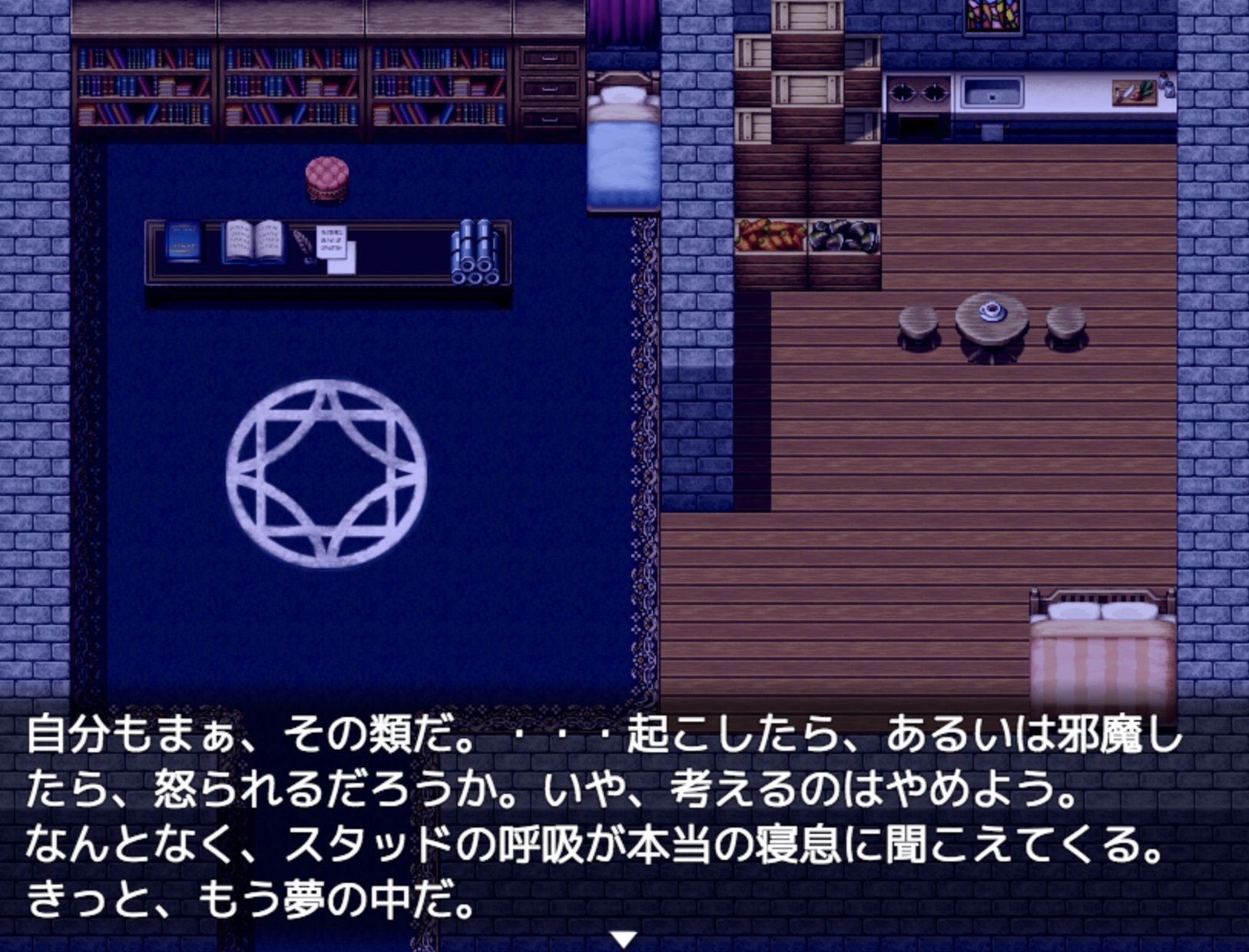1249x952 pixels.
Task: Click the dialogue continue arrow
Action: click(x=624, y=938)
